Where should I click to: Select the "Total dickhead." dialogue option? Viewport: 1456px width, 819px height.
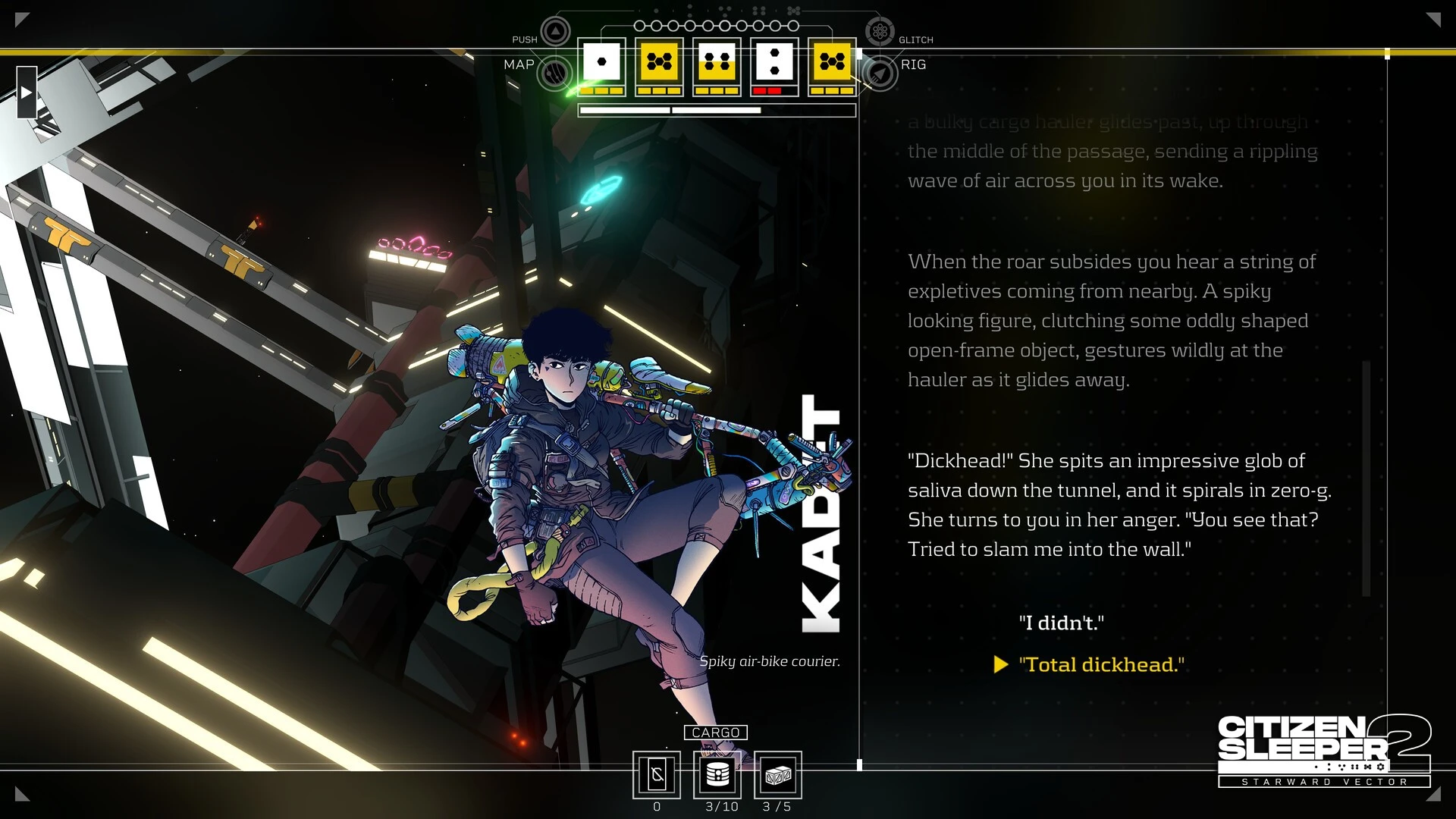point(1101,665)
